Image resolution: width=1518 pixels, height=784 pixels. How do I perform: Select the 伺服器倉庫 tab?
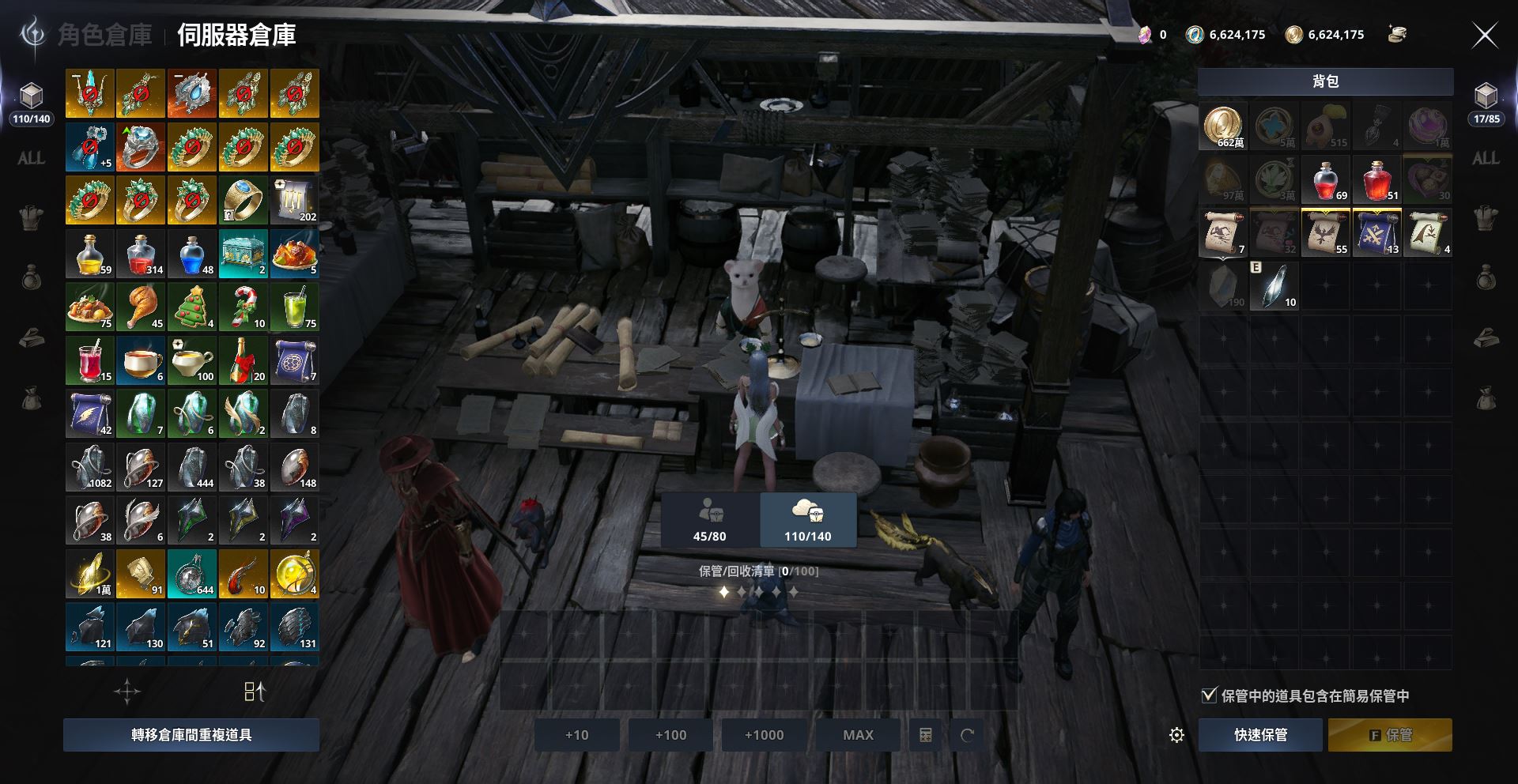click(236, 36)
